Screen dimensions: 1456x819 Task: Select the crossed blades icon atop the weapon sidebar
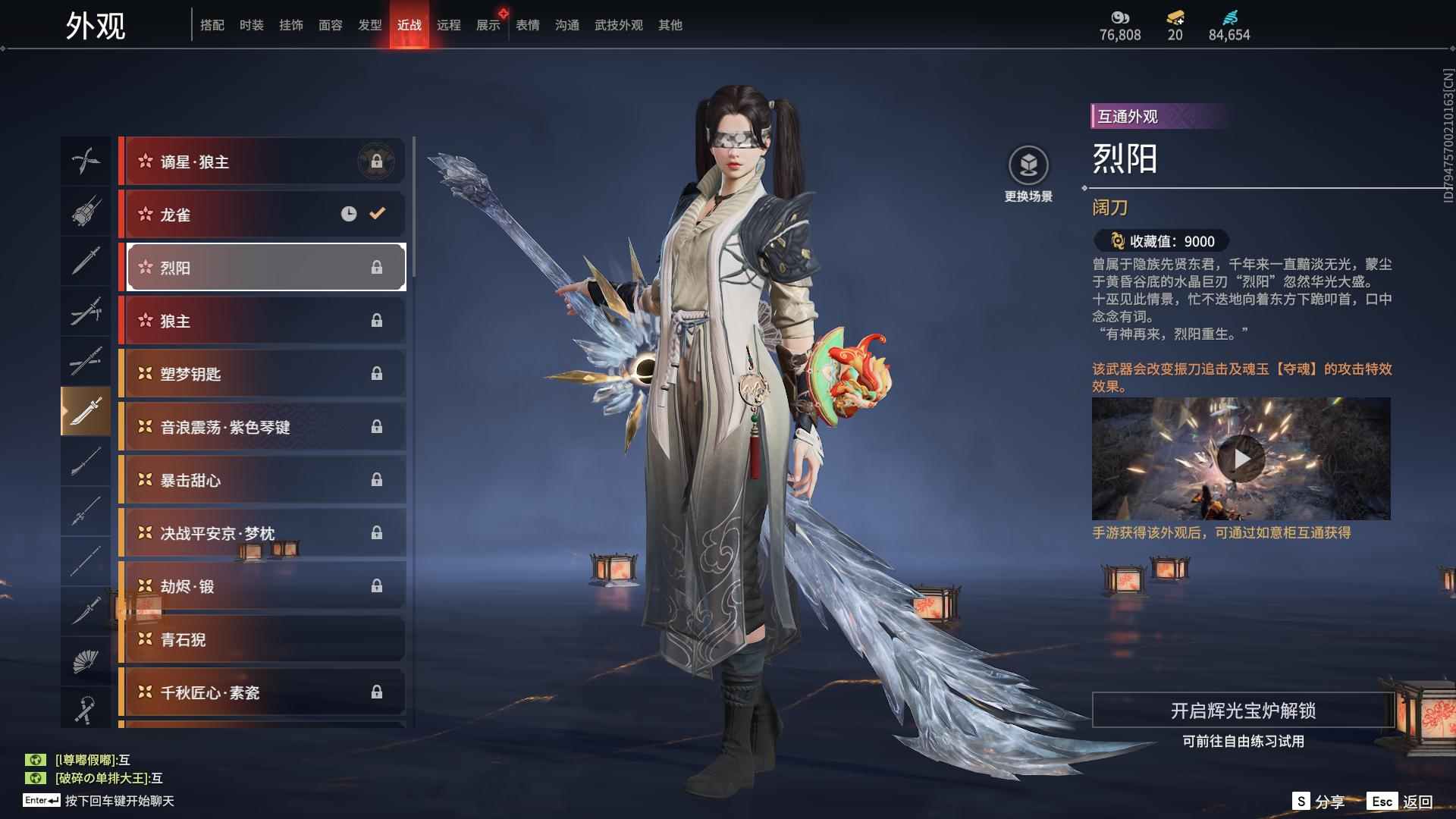(x=86, y=161)
